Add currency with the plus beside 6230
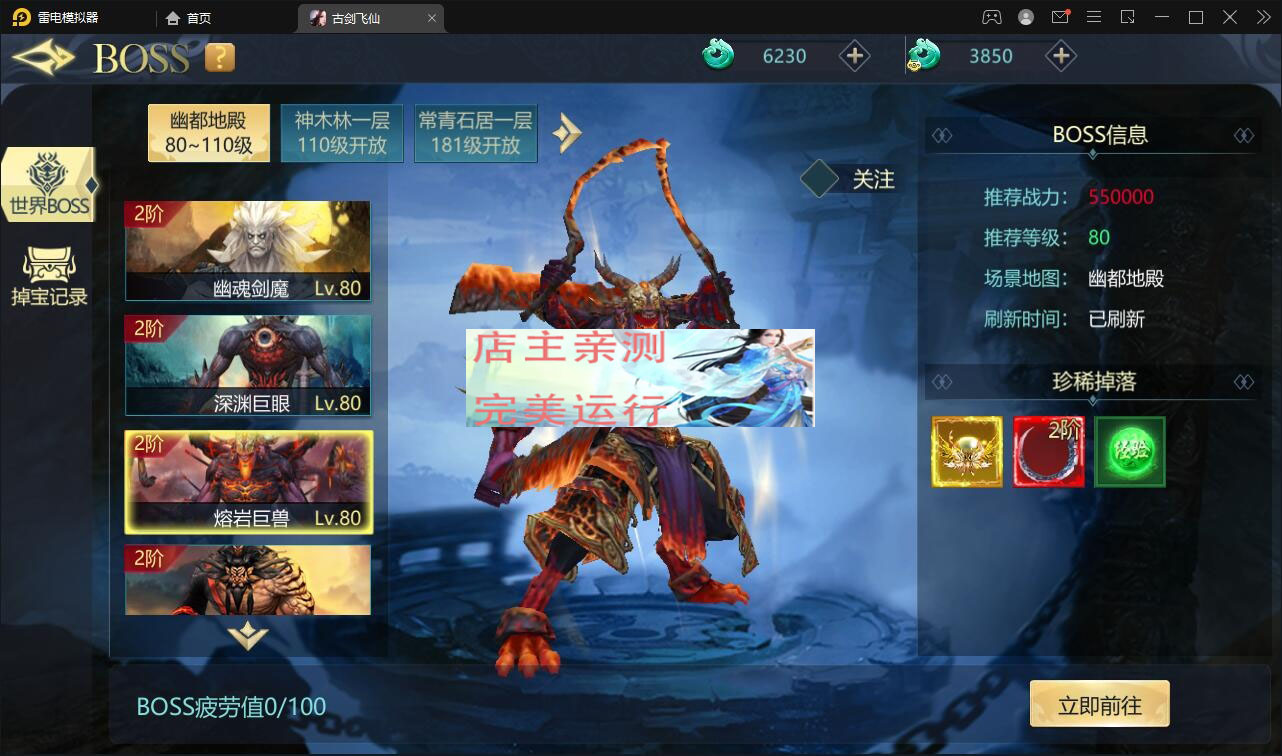1282x756 pixels. (x=854, y=56)
